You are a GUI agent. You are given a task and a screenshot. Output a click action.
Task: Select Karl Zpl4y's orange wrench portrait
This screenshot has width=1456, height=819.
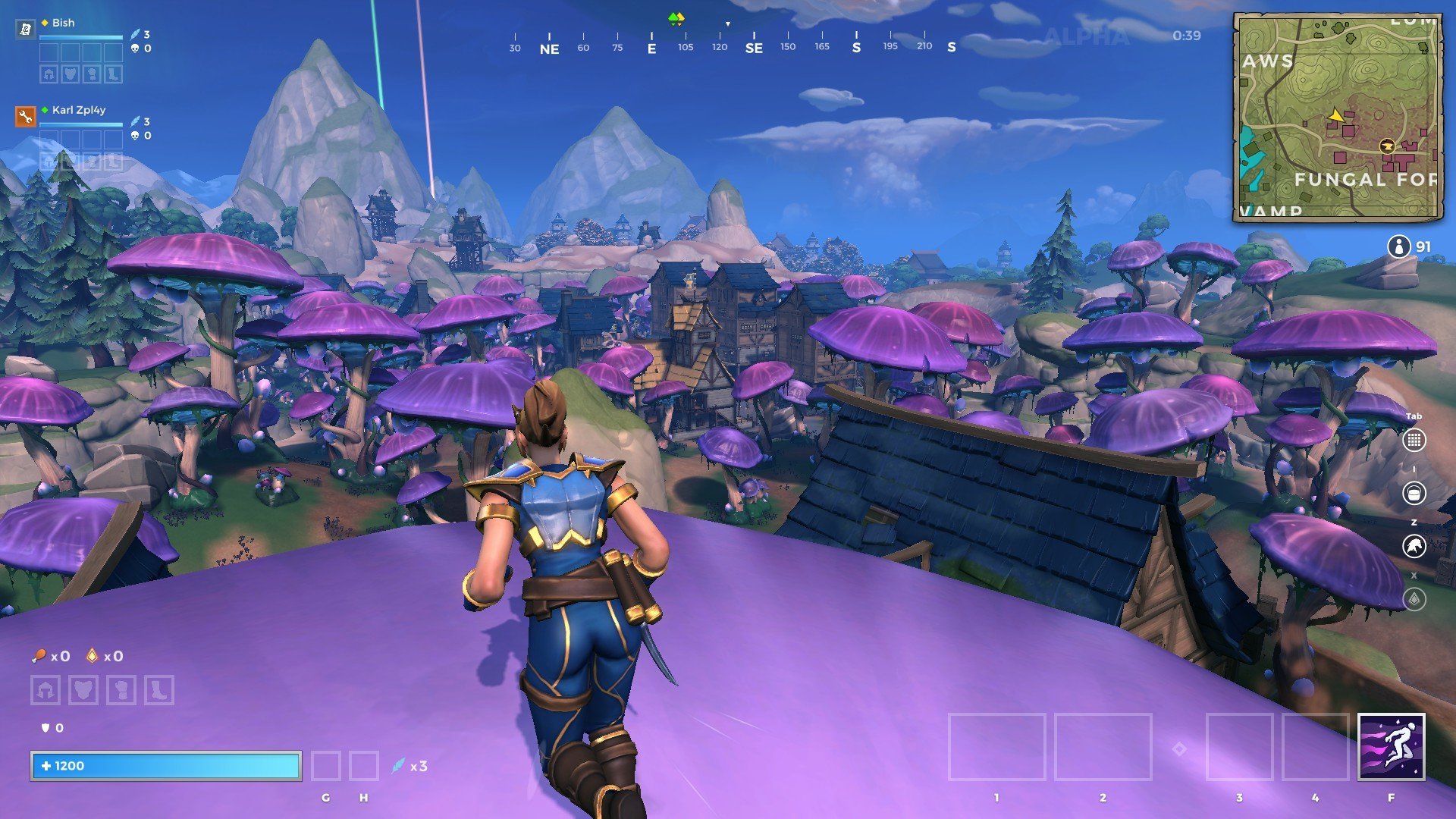point(25,117)
